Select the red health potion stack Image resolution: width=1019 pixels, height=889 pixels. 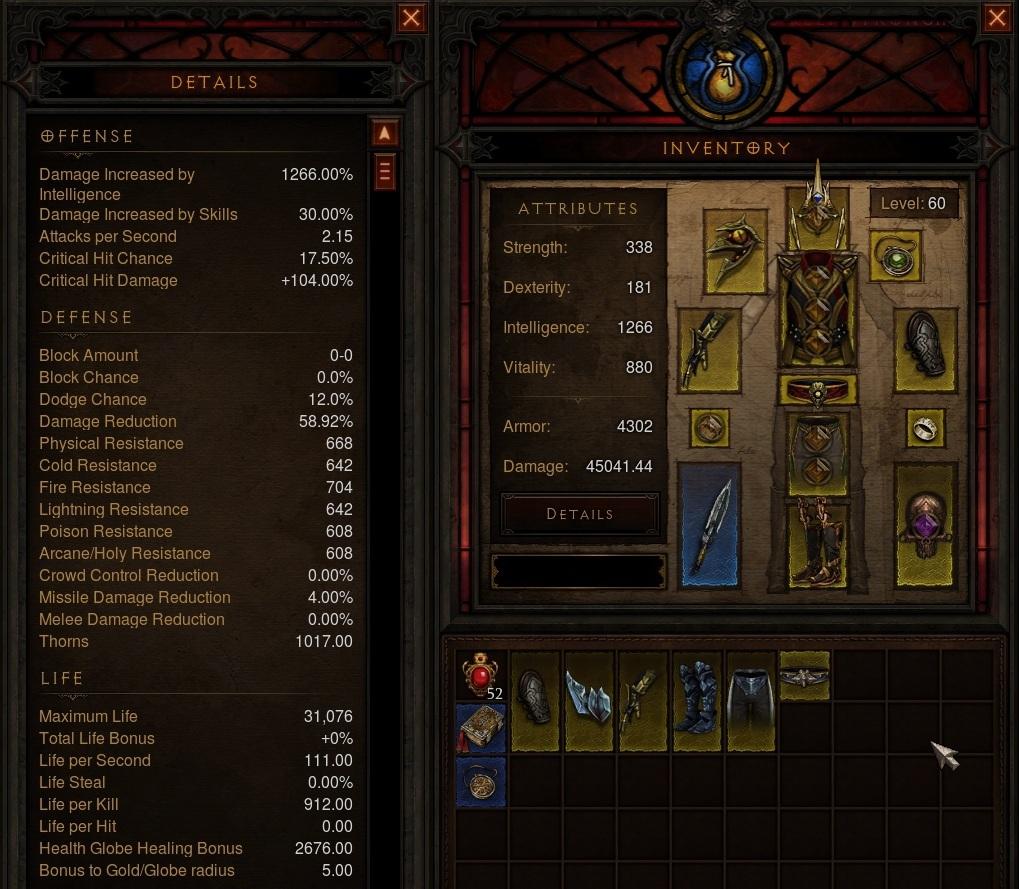(x=481, y=676)
